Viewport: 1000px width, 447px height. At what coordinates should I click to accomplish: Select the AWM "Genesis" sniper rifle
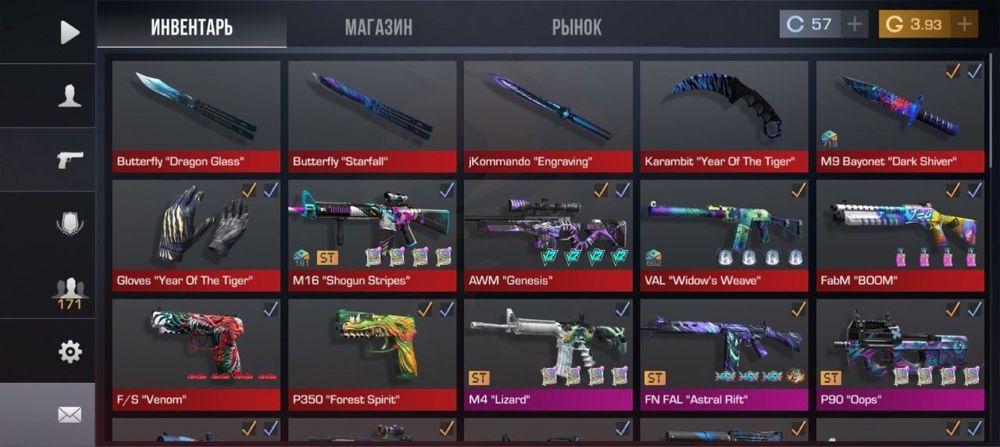click(548, 235)
